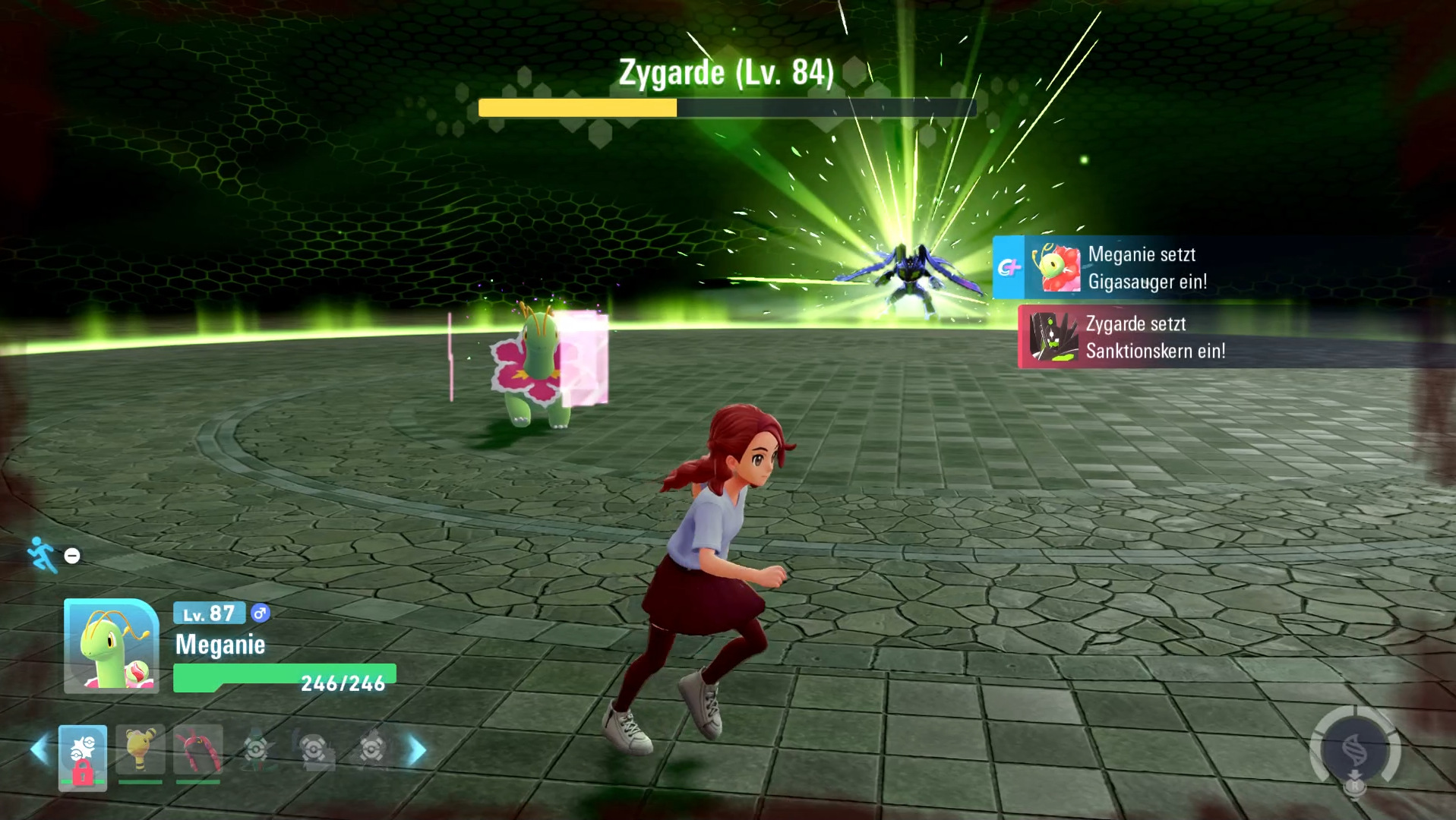The image size is (1456, 820).
Task: Click Meganie's large portrait
Action: click(x=112, y=646)
